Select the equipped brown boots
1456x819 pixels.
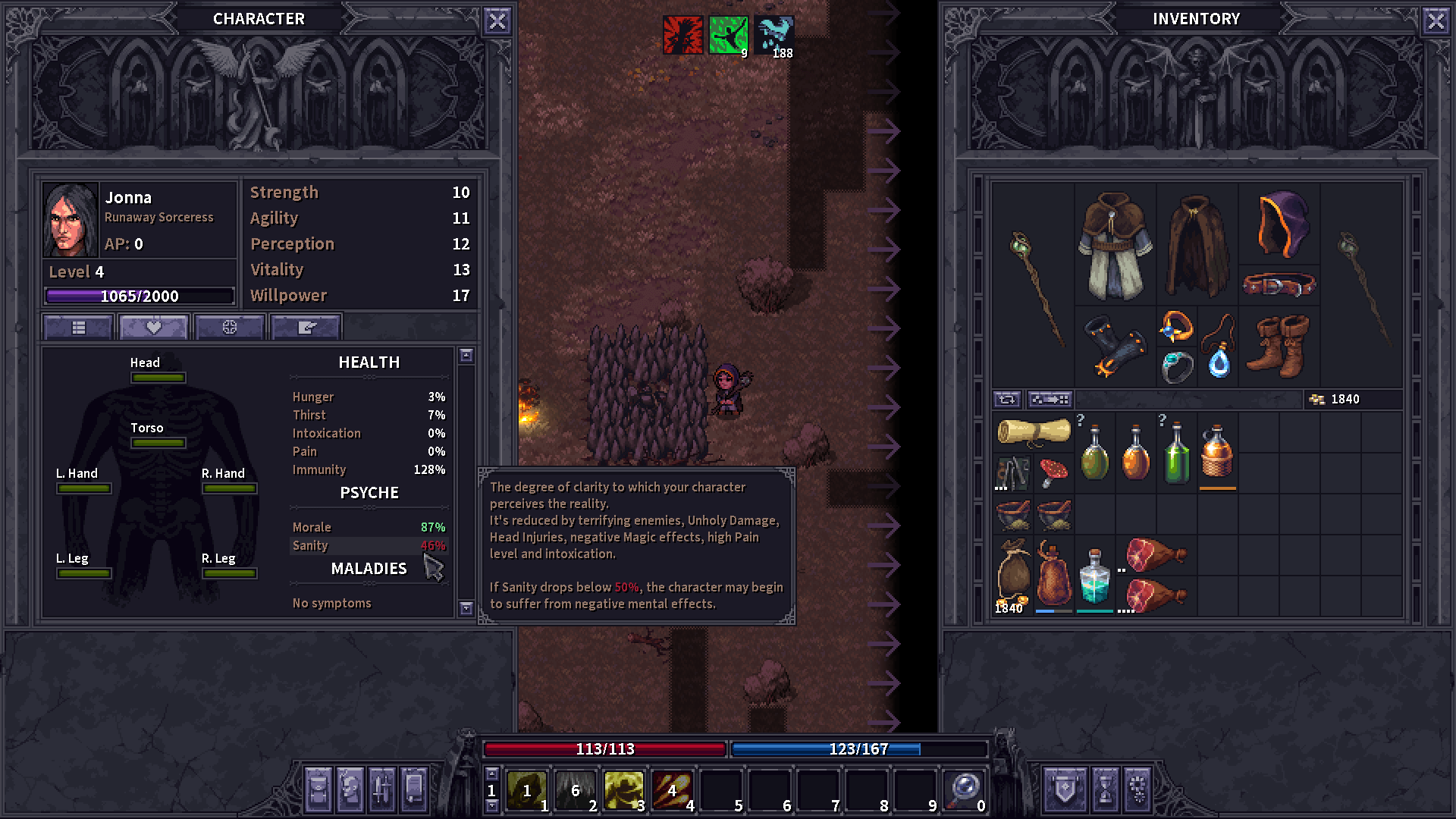(x=1279, y=347)
